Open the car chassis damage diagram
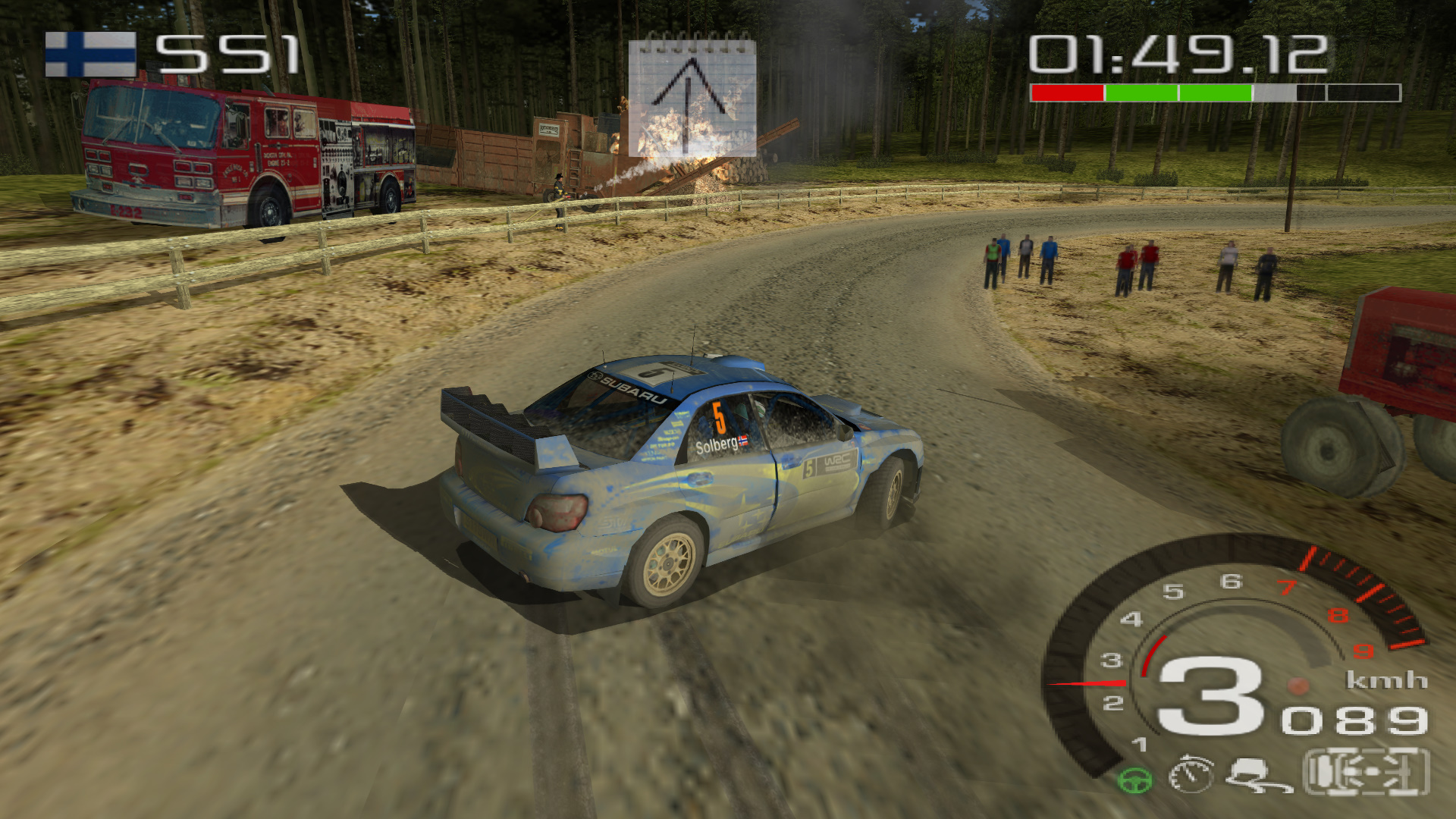The height and width of the screenshot is (819, 1456). coord(1366,772)
